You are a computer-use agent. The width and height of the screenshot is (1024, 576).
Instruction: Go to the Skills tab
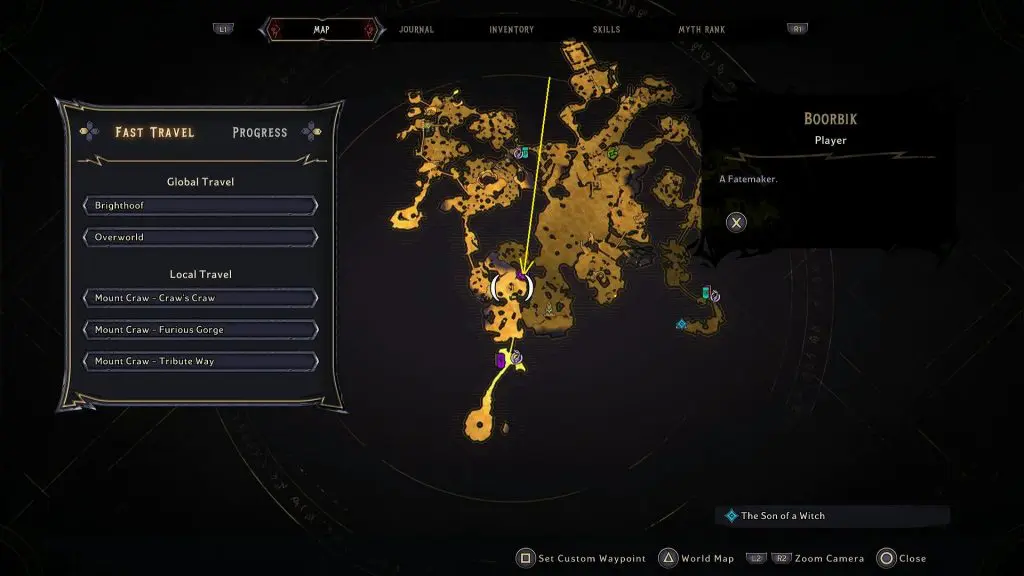click(605, 30)
